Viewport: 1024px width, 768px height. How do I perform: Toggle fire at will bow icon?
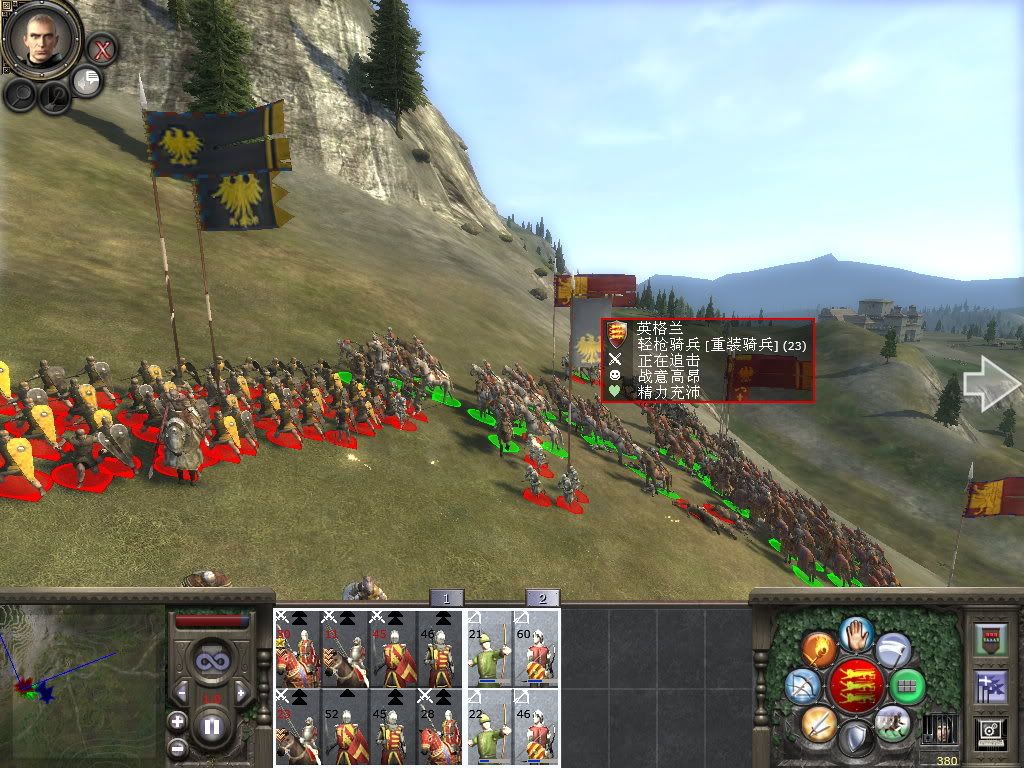pos(802,686)
